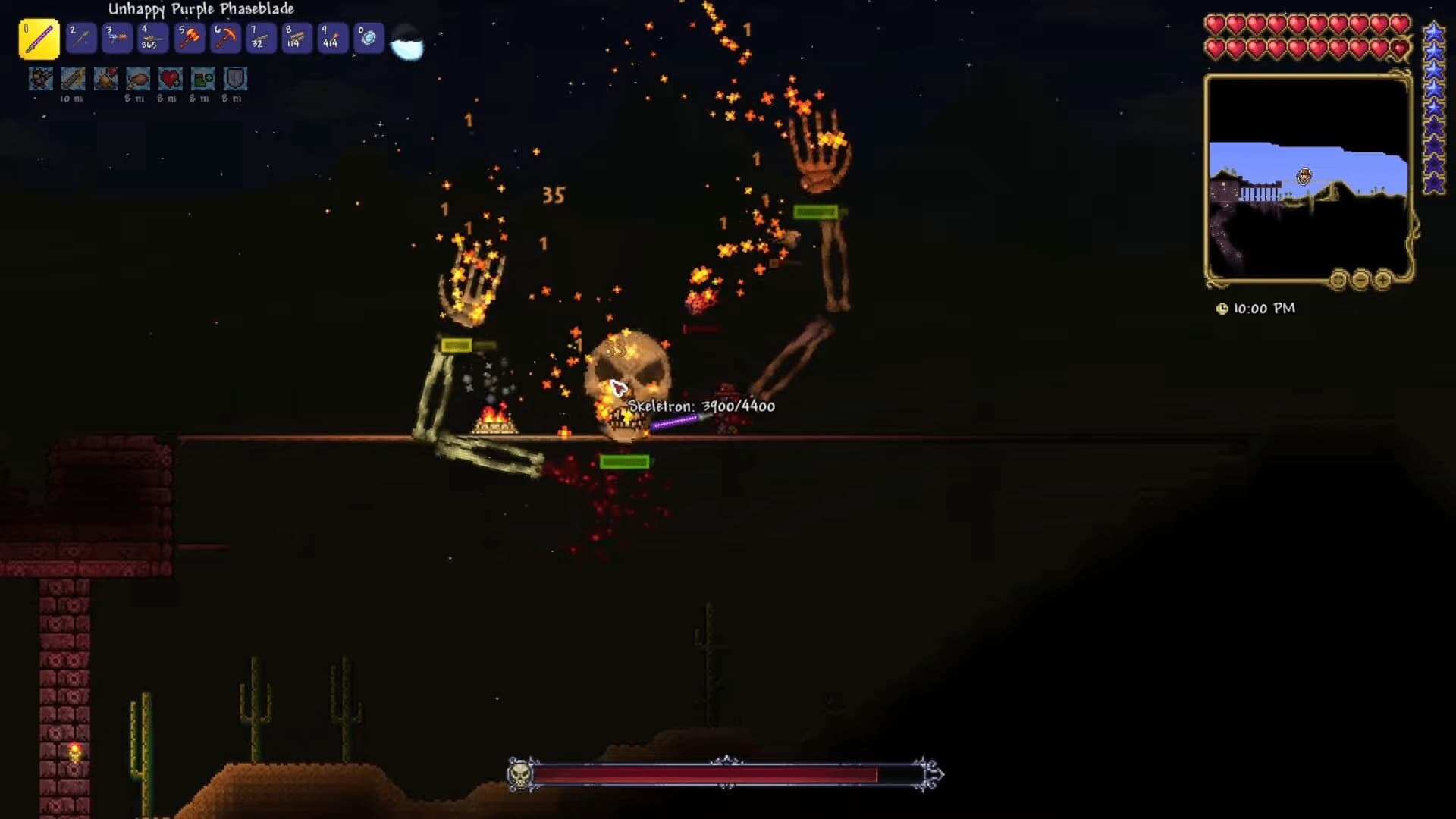Choose the gun in hotbar slot 3
The image size is (1456, 819).
click(117, 38)
